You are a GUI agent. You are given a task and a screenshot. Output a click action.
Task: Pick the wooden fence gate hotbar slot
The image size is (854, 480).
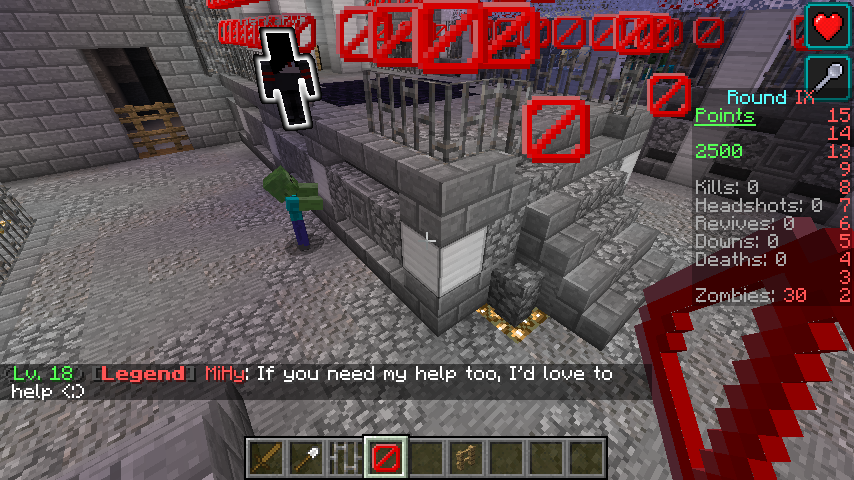point(465,458)
